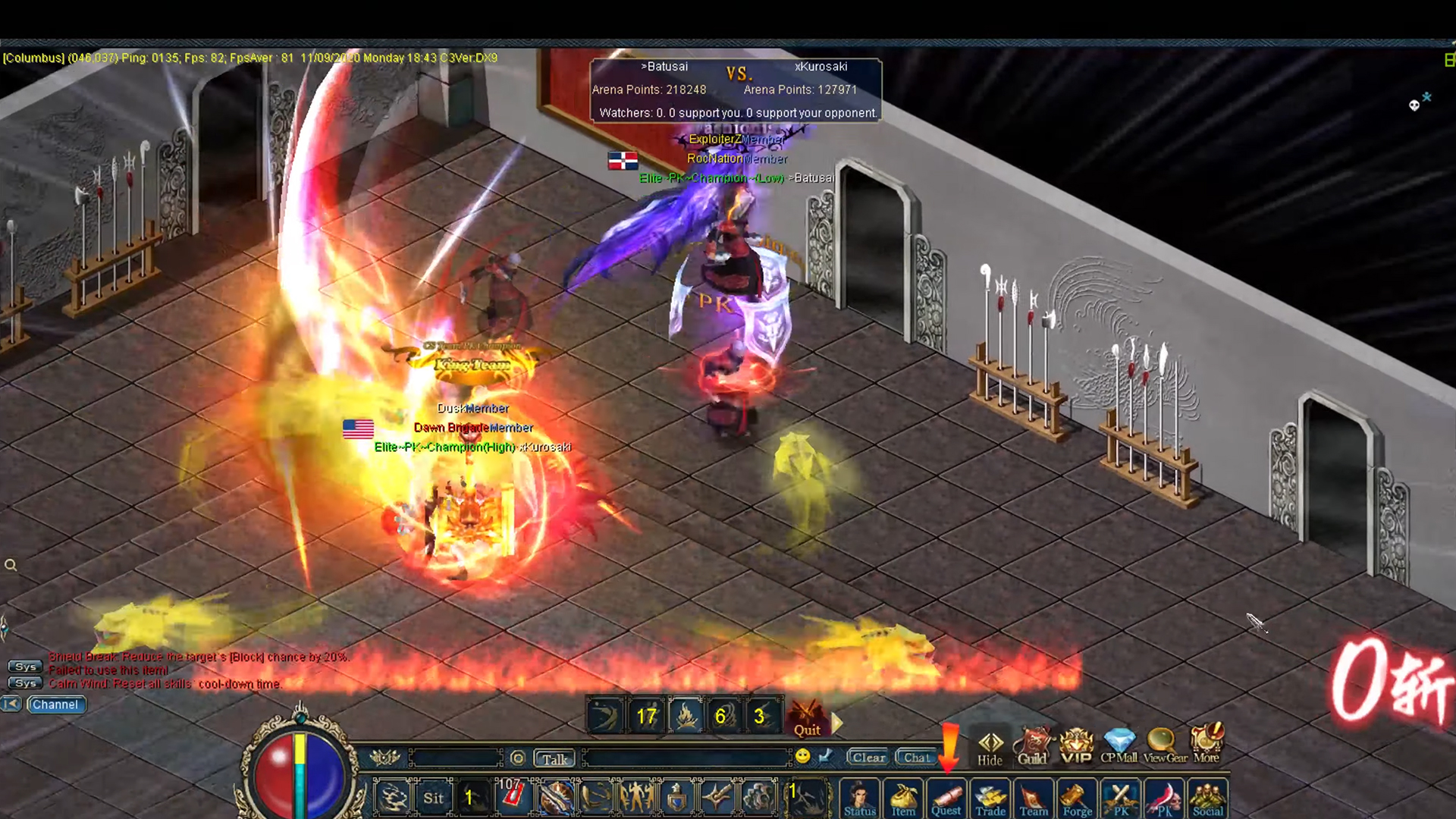This screenshot has width=1456, height=819.
Task: Toggle Sit to rest your character
Action: (433, 797)
